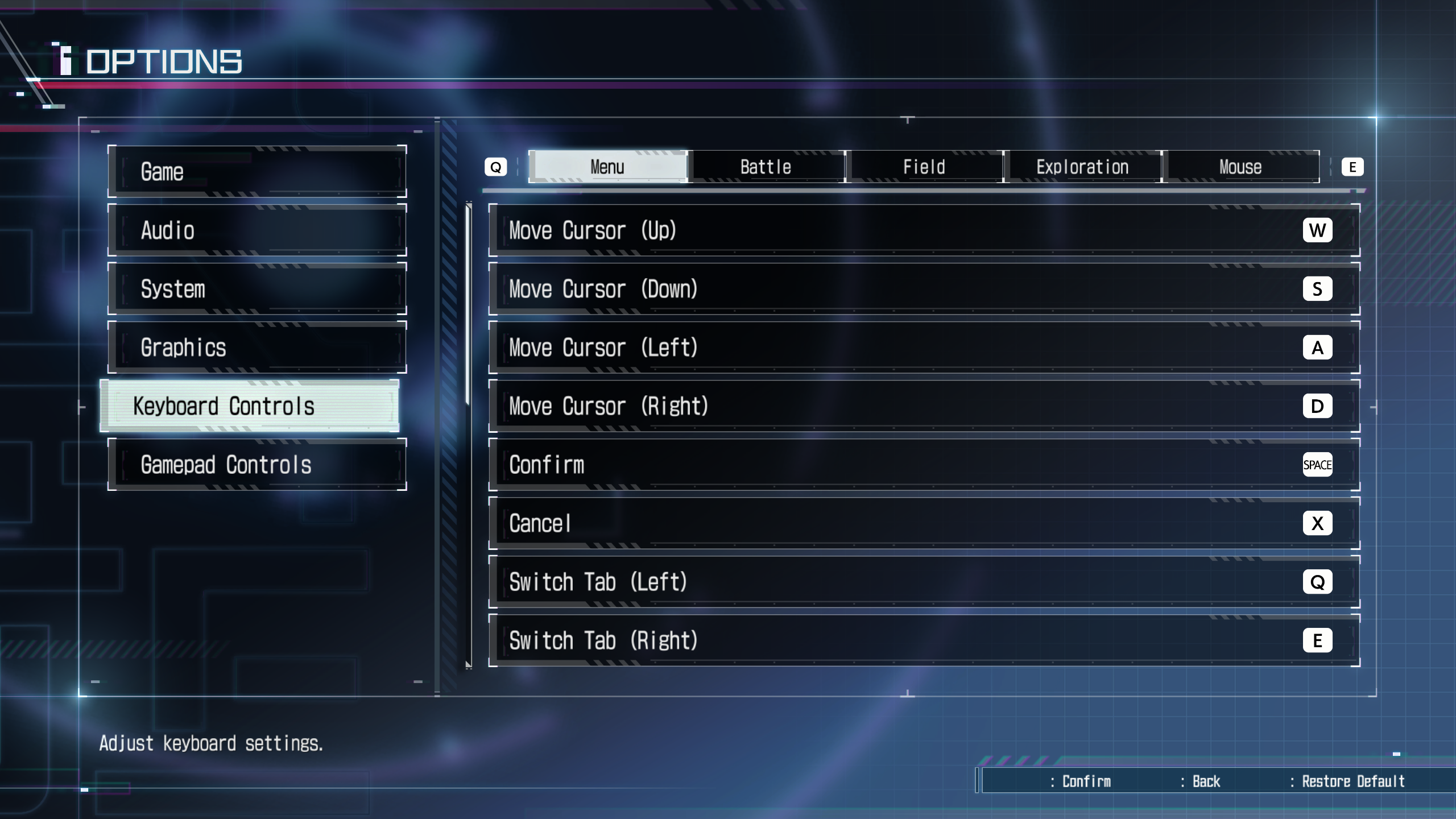
Task: Select the System options entry
Action: (x=257, y=289)
